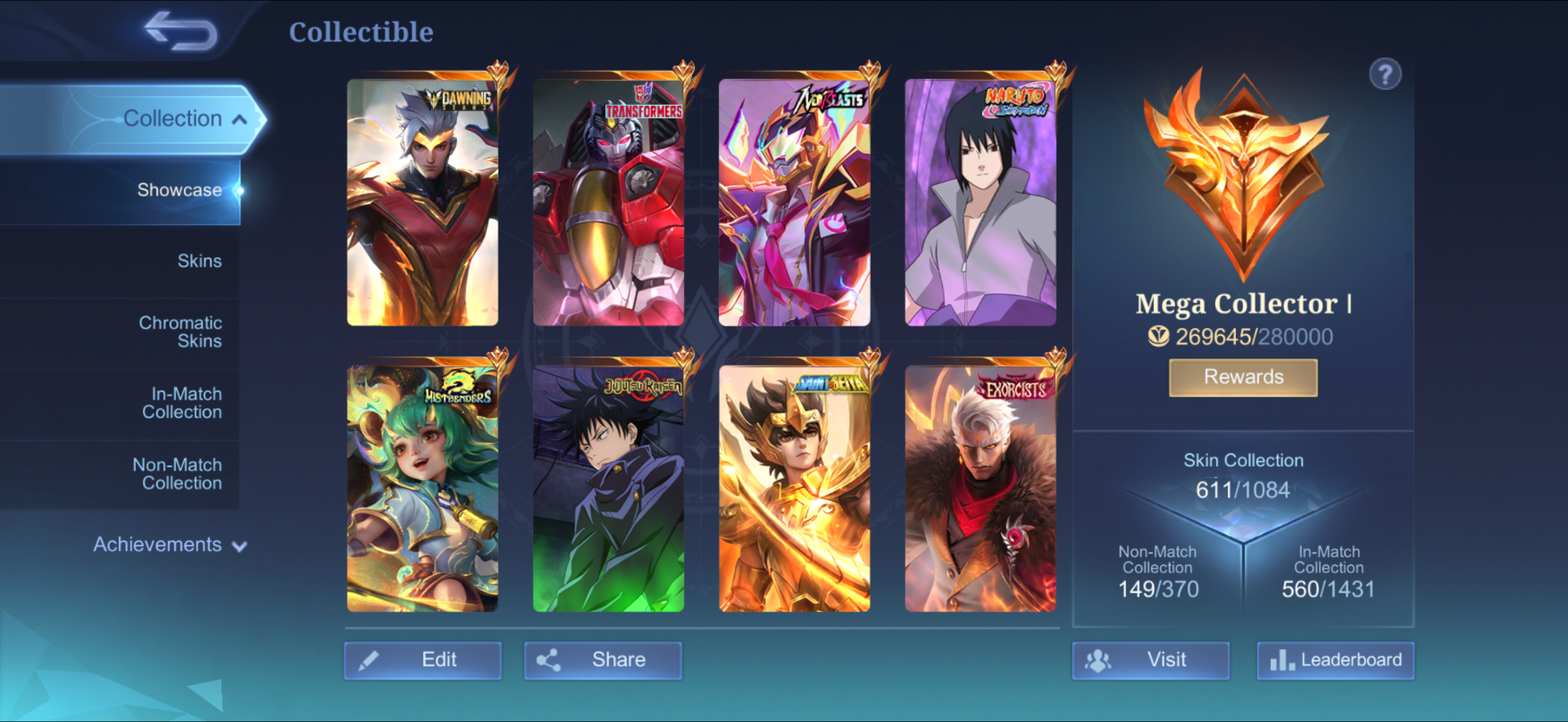The image size is (1568, 722).
Task: Choose the Neobeasts skin card
Action: 794,203
